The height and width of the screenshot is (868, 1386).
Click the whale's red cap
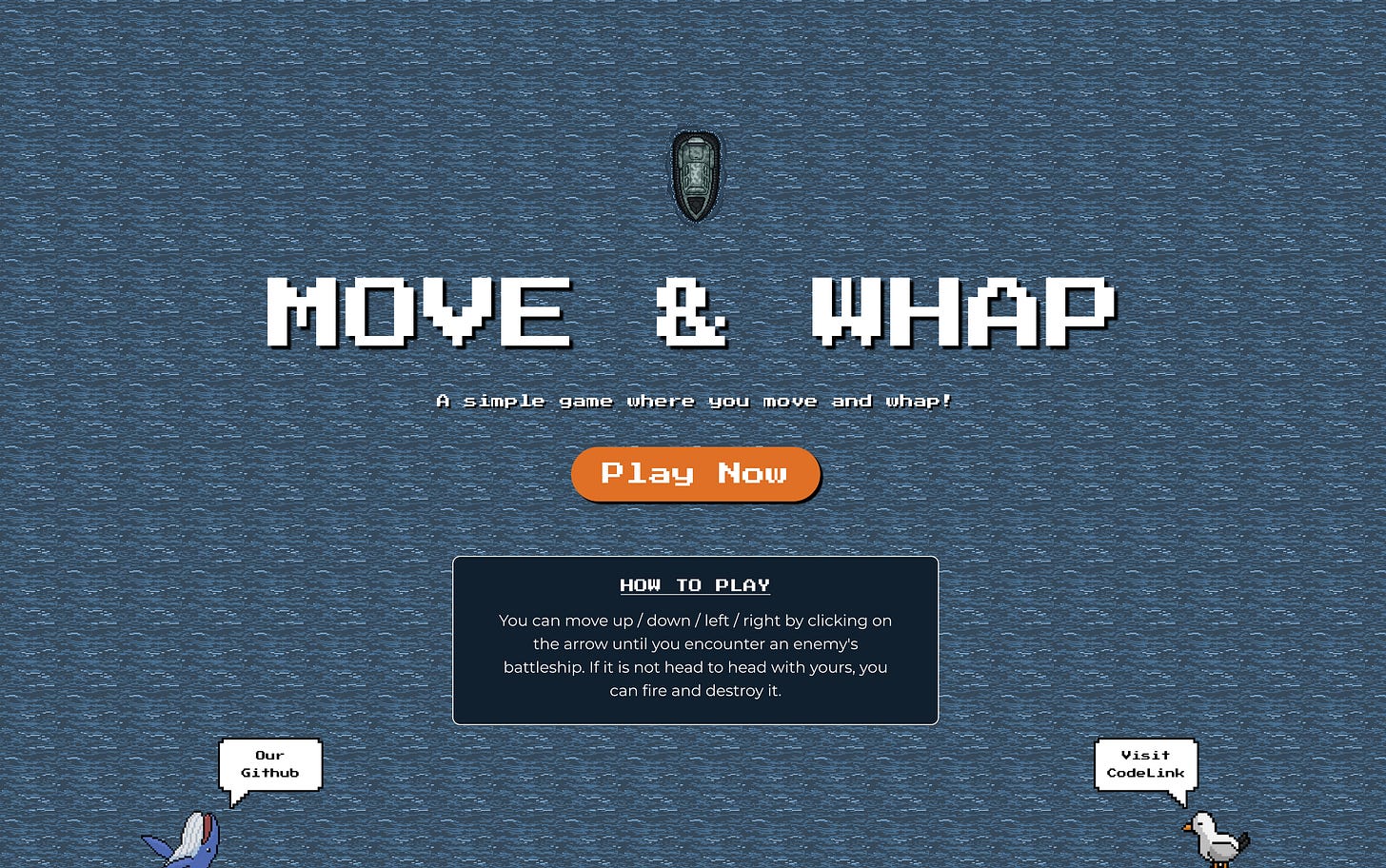[207, 826]
